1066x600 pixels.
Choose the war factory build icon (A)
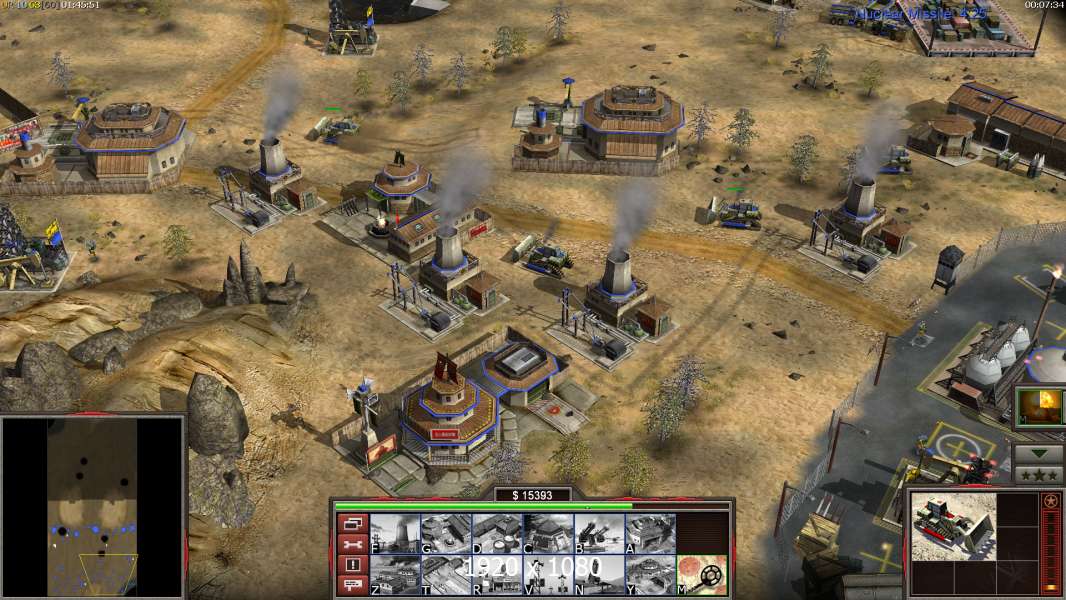click(650, 533)
